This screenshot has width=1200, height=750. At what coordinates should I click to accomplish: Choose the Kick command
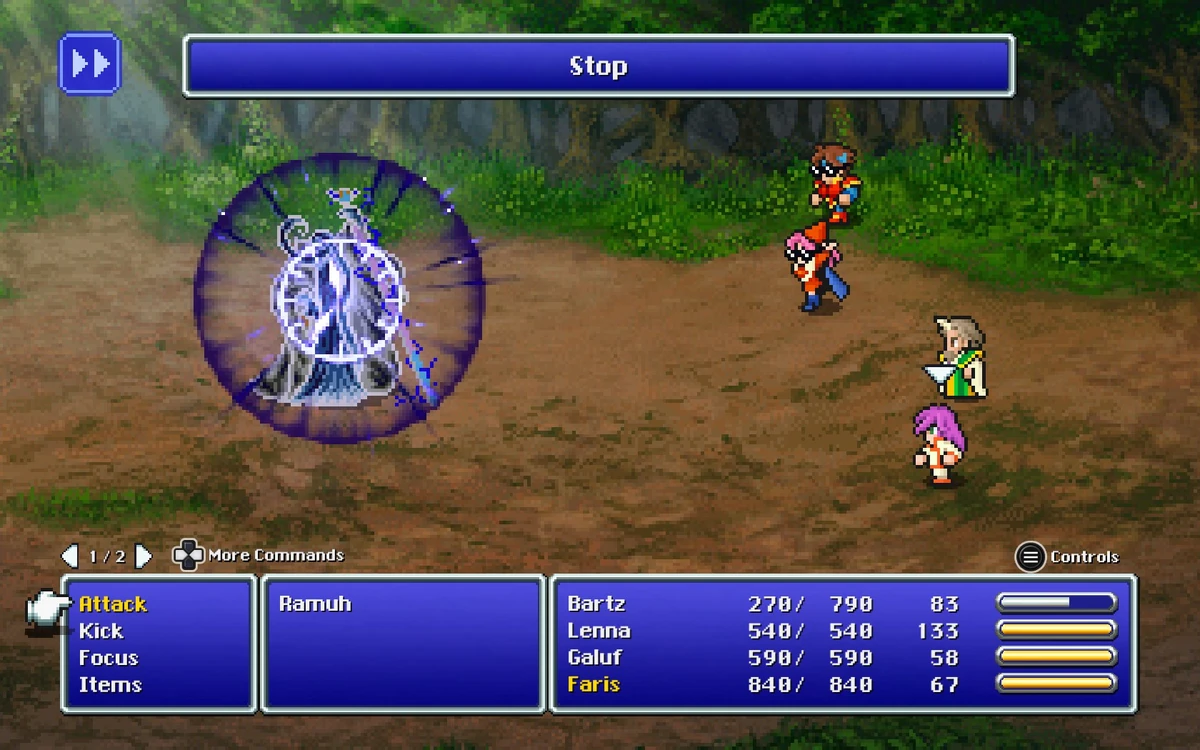tap(101, 631)
